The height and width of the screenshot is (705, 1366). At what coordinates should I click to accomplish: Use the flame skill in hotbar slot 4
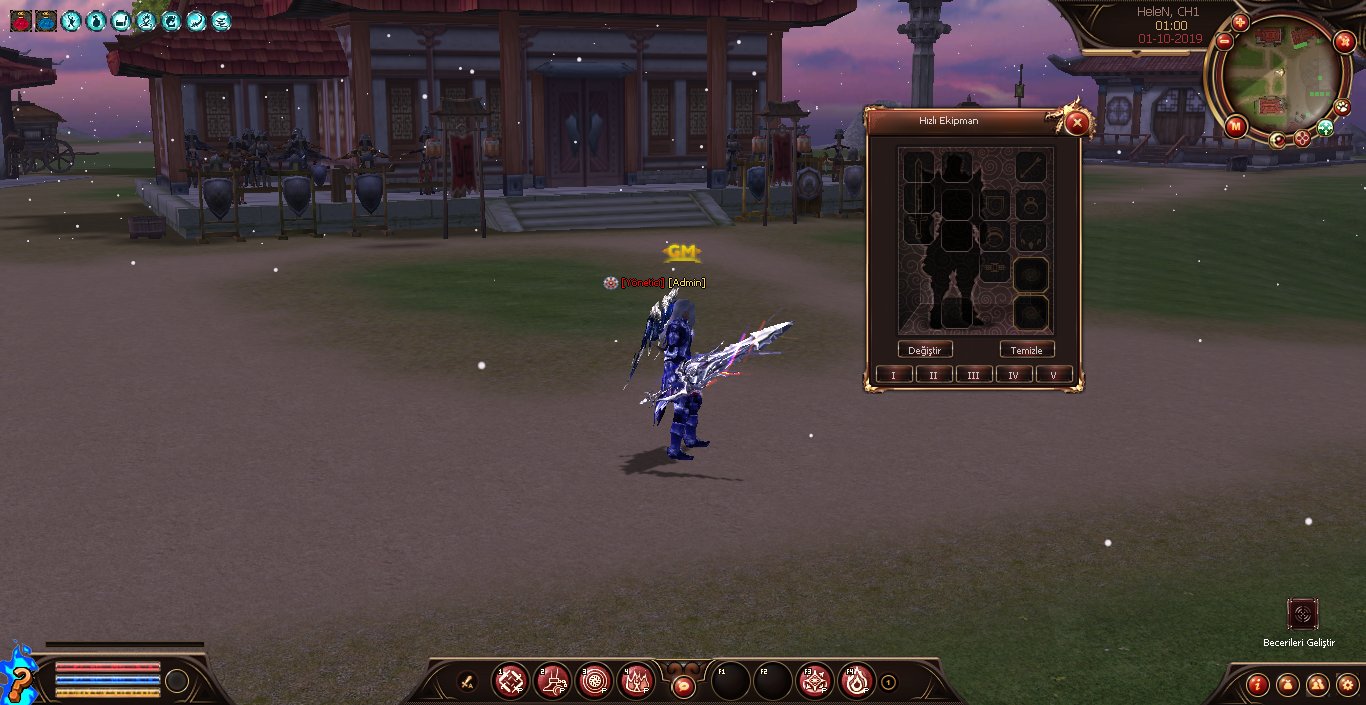point(637,682)
